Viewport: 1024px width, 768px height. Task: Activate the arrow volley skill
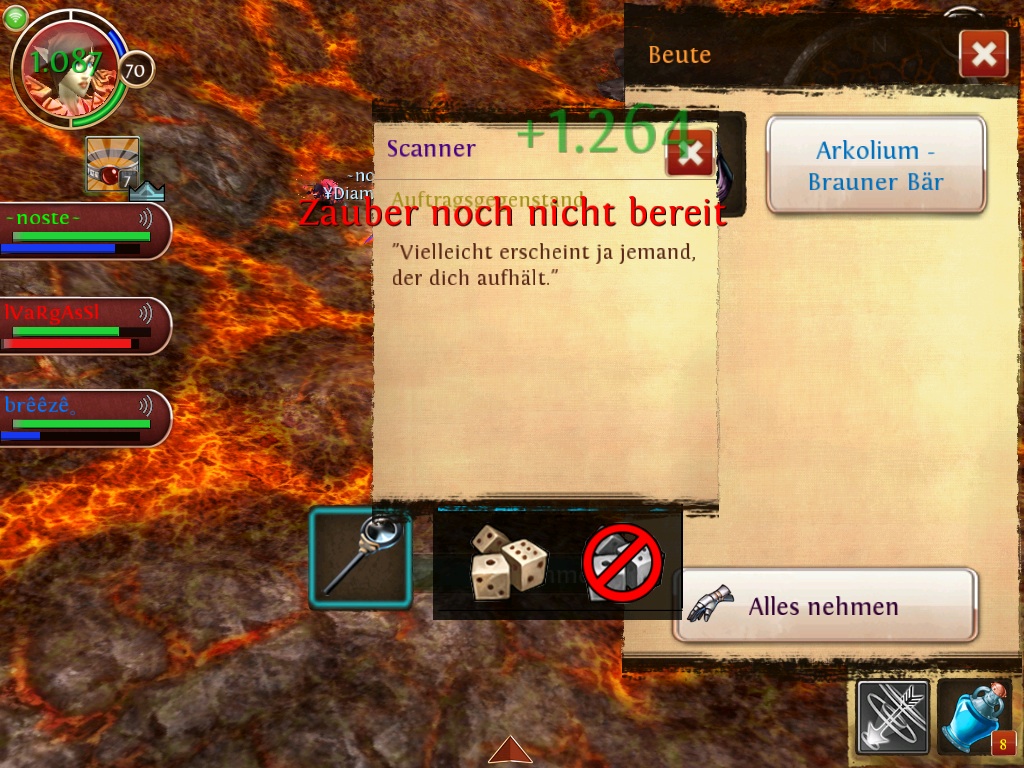tap(892, 717)
